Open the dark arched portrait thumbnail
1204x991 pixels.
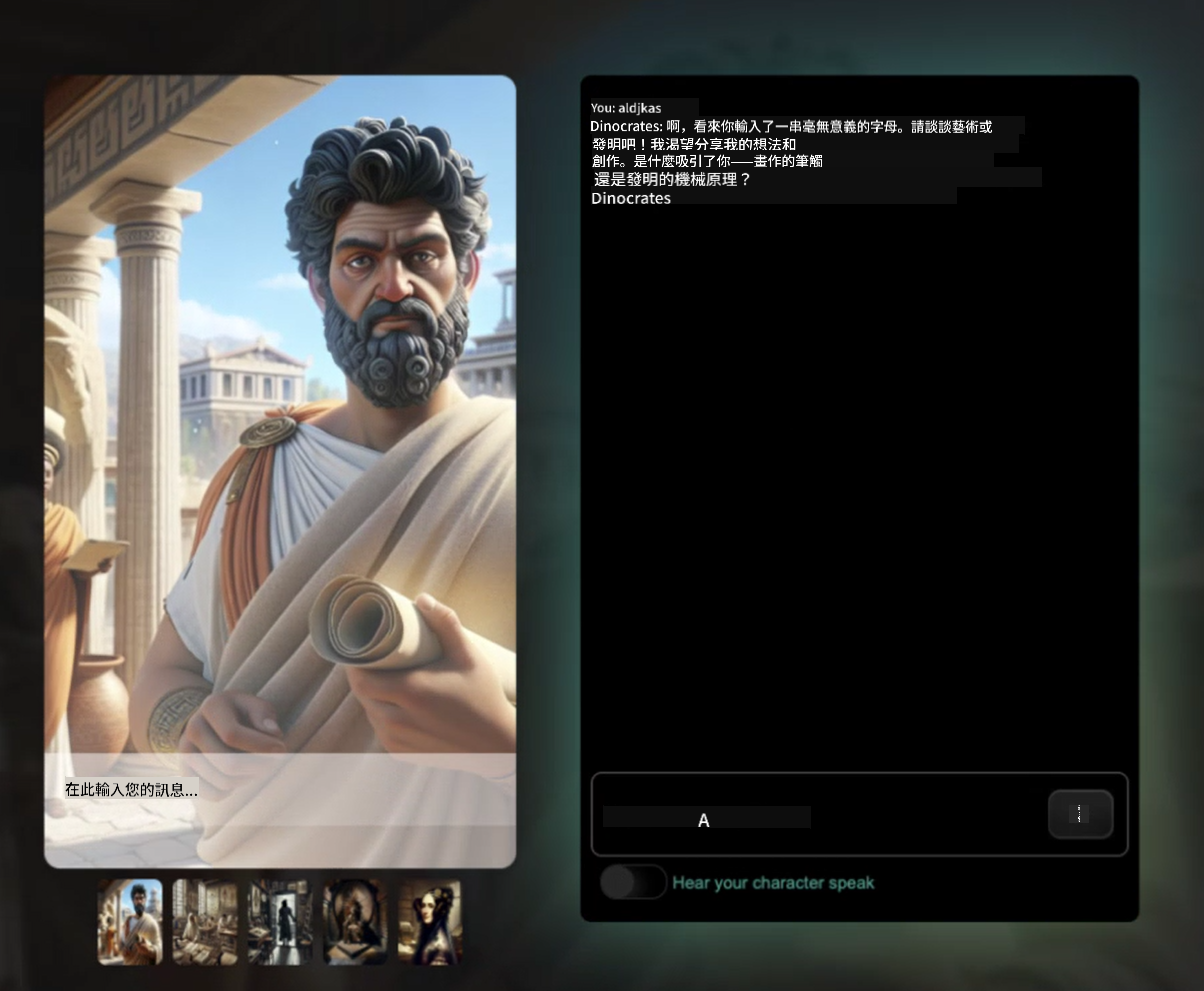[x=355, y=922]
